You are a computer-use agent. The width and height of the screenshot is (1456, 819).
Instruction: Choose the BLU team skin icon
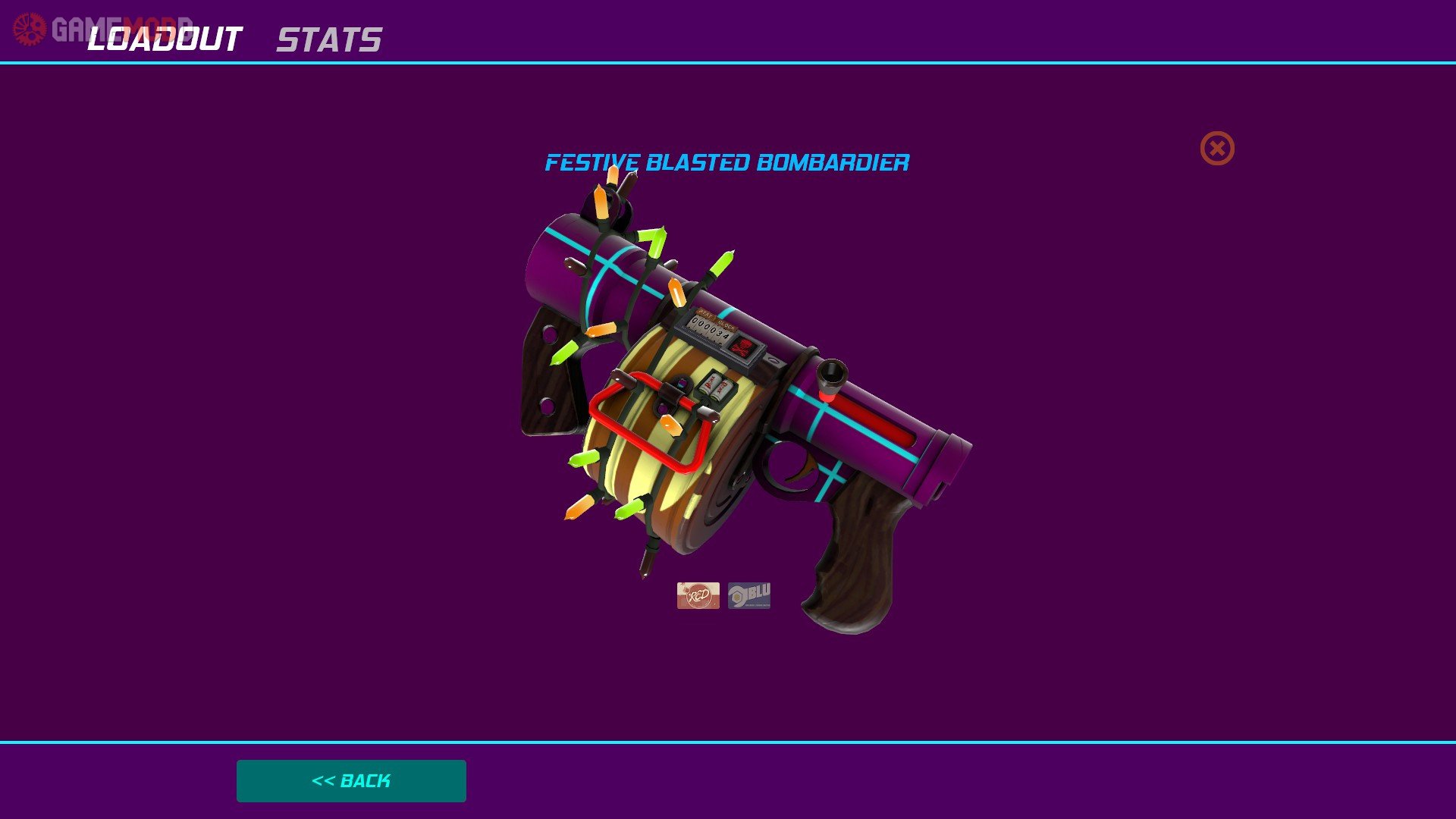[749, 595]
